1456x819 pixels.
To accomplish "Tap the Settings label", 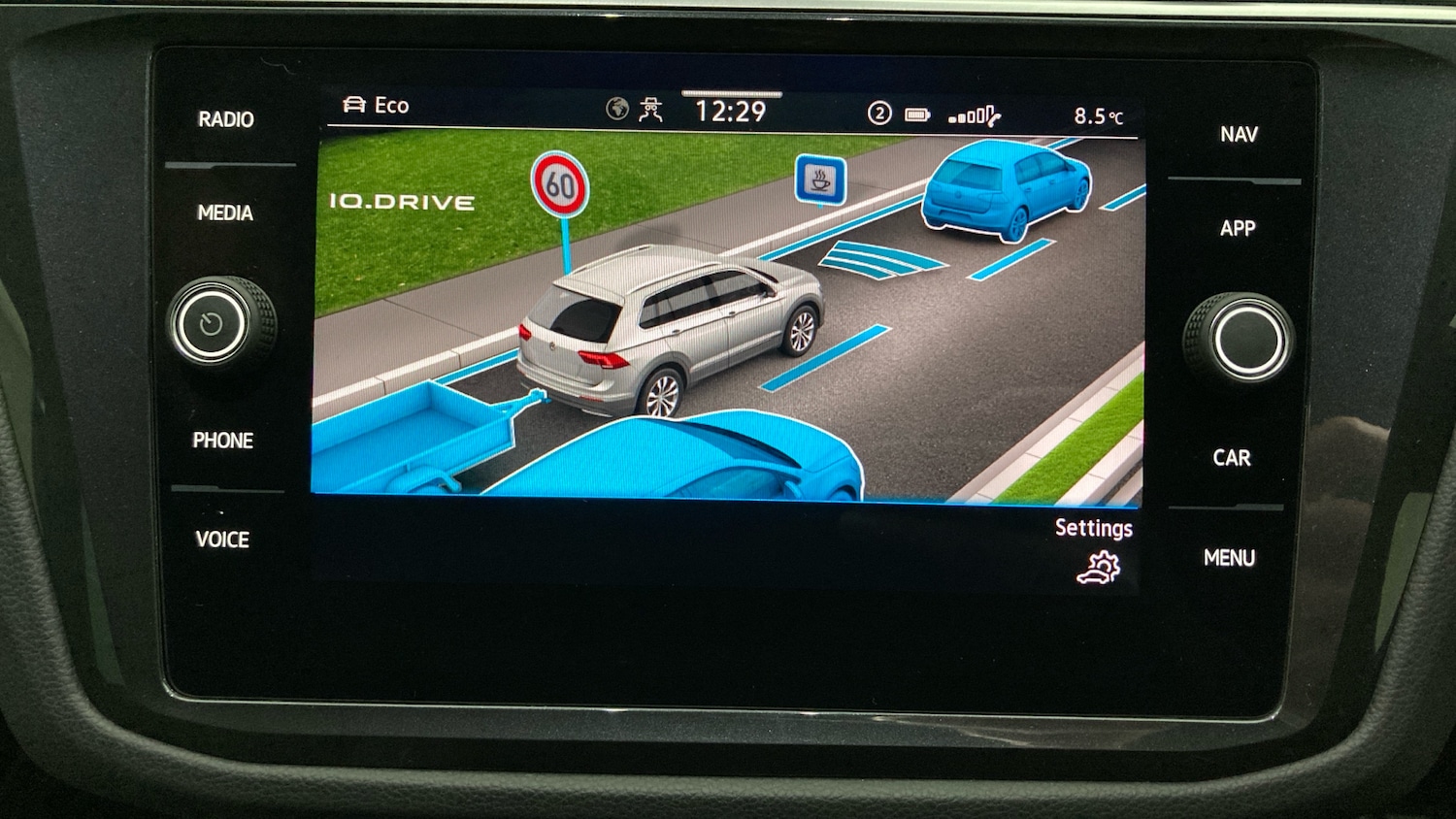I will click(x=1094, y=528).
